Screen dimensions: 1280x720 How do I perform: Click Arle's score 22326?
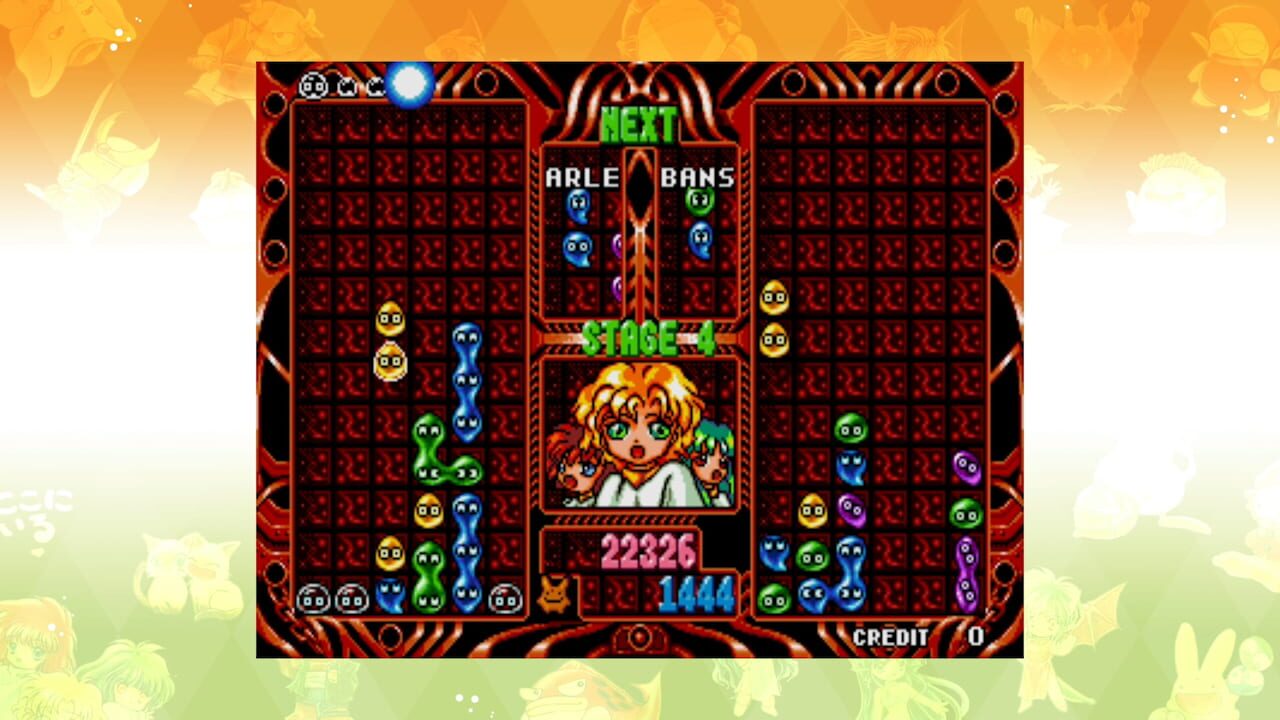(x=652, y=553)
